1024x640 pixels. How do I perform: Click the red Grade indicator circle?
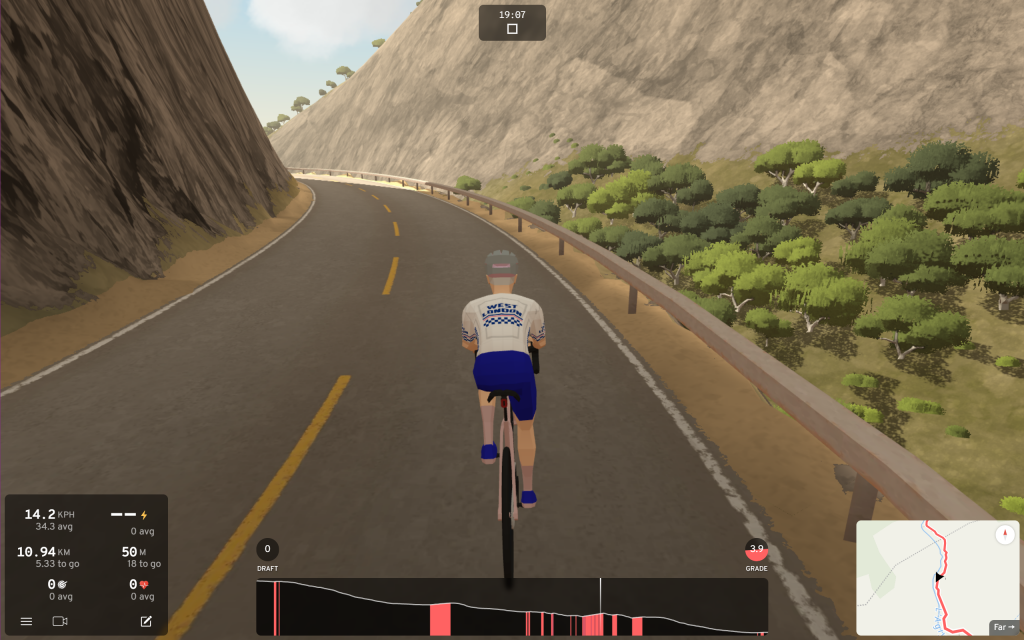coord(757,549)
